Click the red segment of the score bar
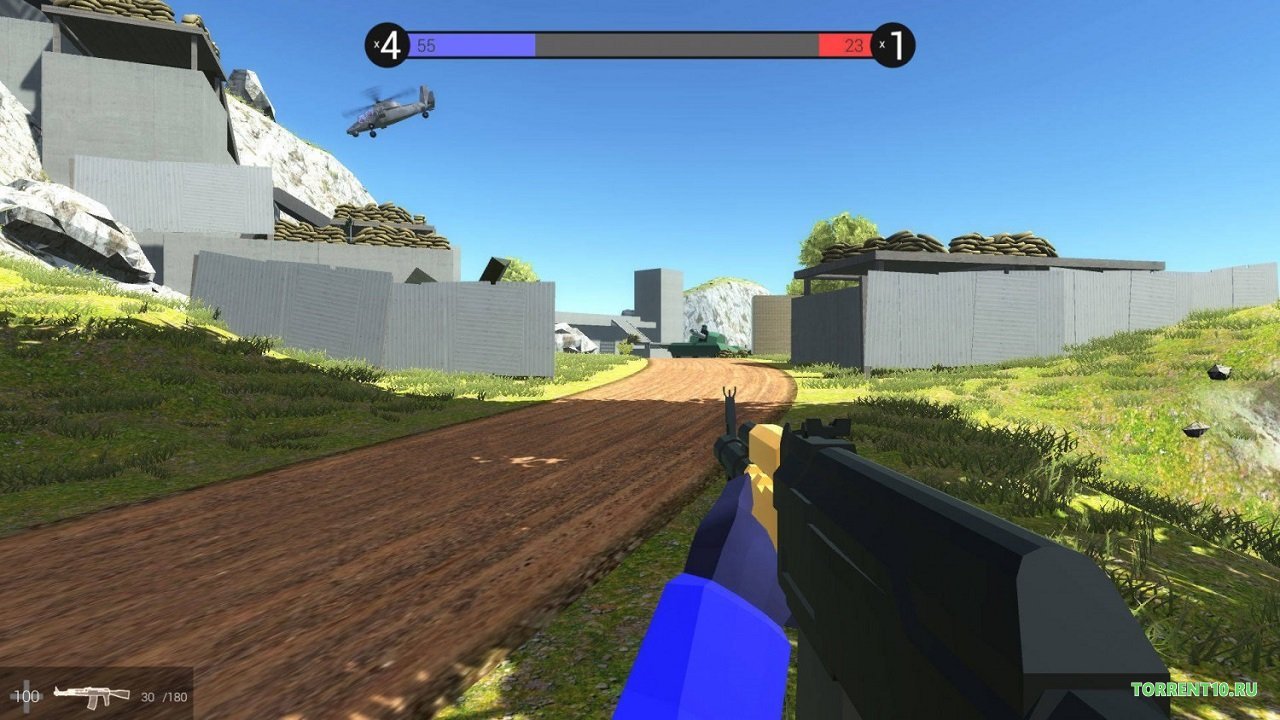 pyautogui.click(x=840, y=43)
